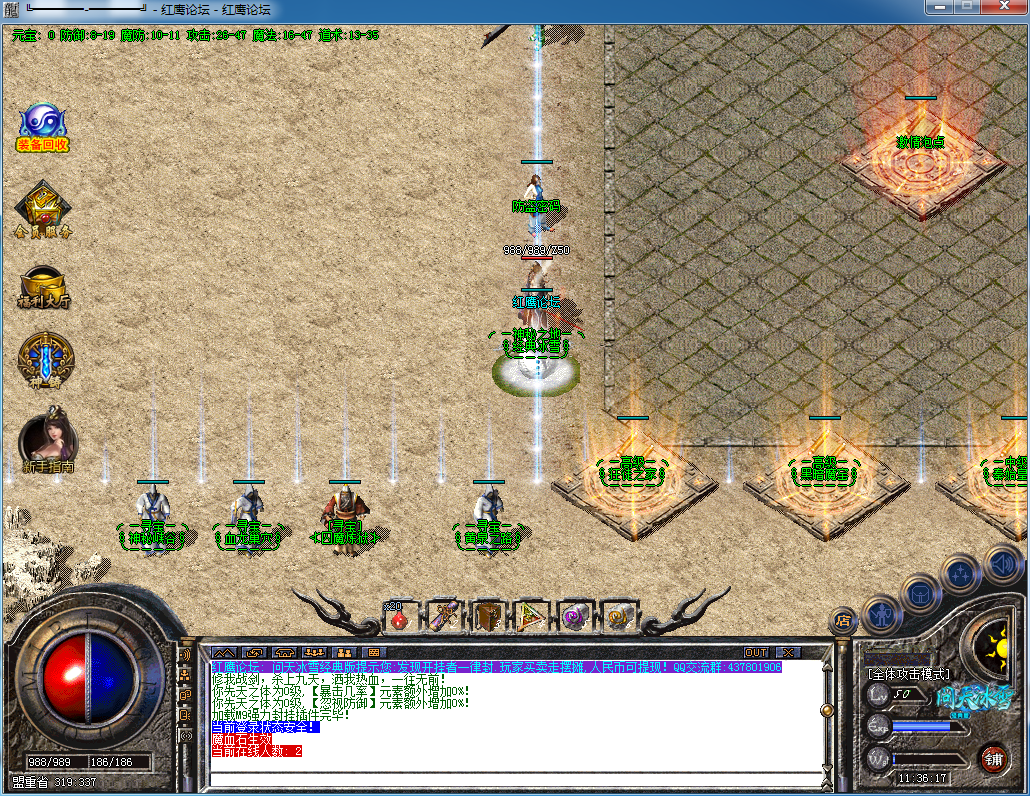Click the small 店 shop button
The width and height of the screenshot is (1030, 796).
(843, 620)
